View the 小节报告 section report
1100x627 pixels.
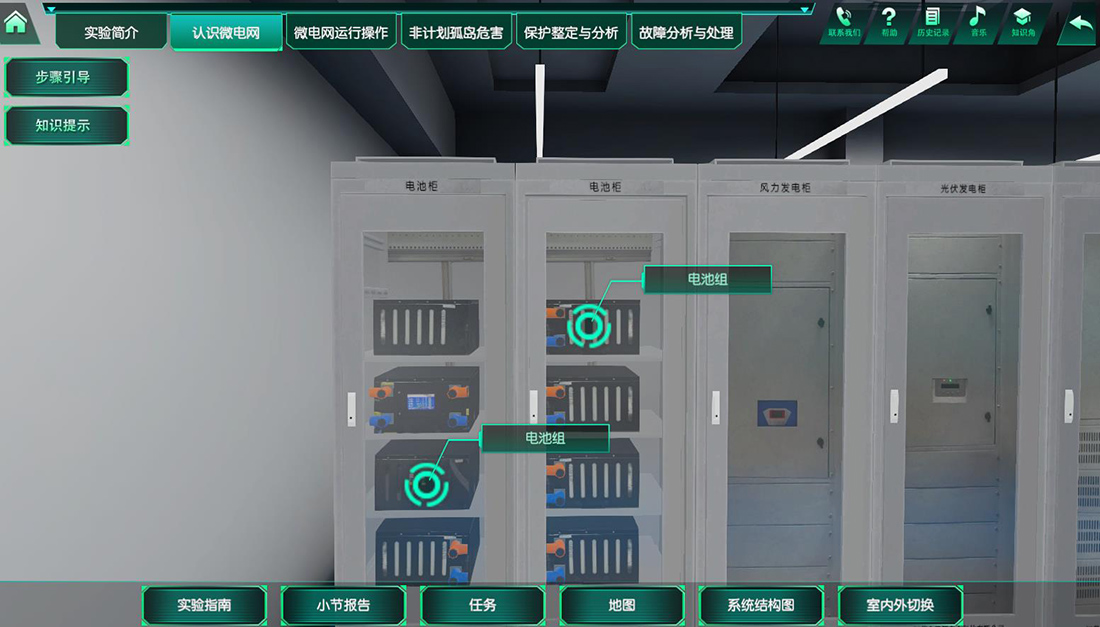(343, 605)
